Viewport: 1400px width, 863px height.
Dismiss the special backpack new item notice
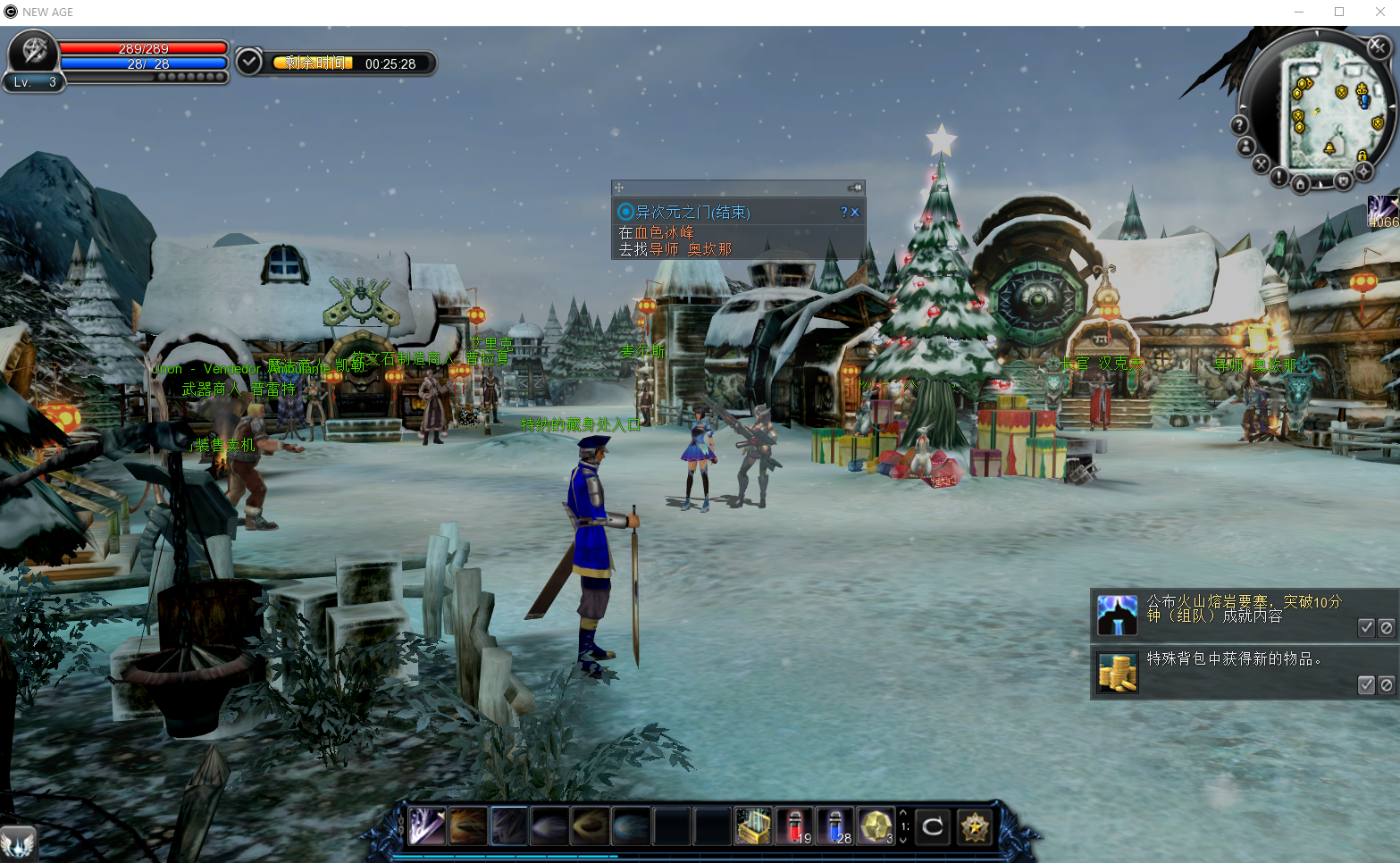pos(1386,684)
